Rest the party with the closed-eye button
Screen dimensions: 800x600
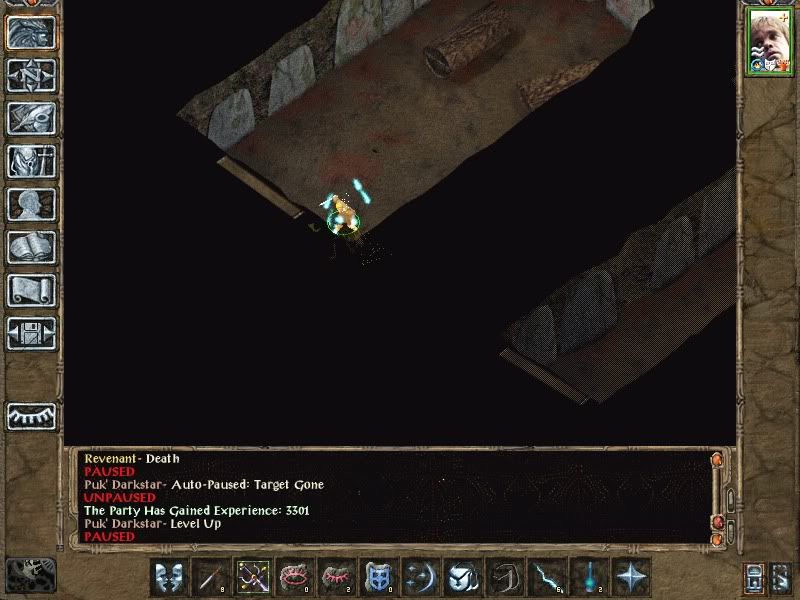30,415
